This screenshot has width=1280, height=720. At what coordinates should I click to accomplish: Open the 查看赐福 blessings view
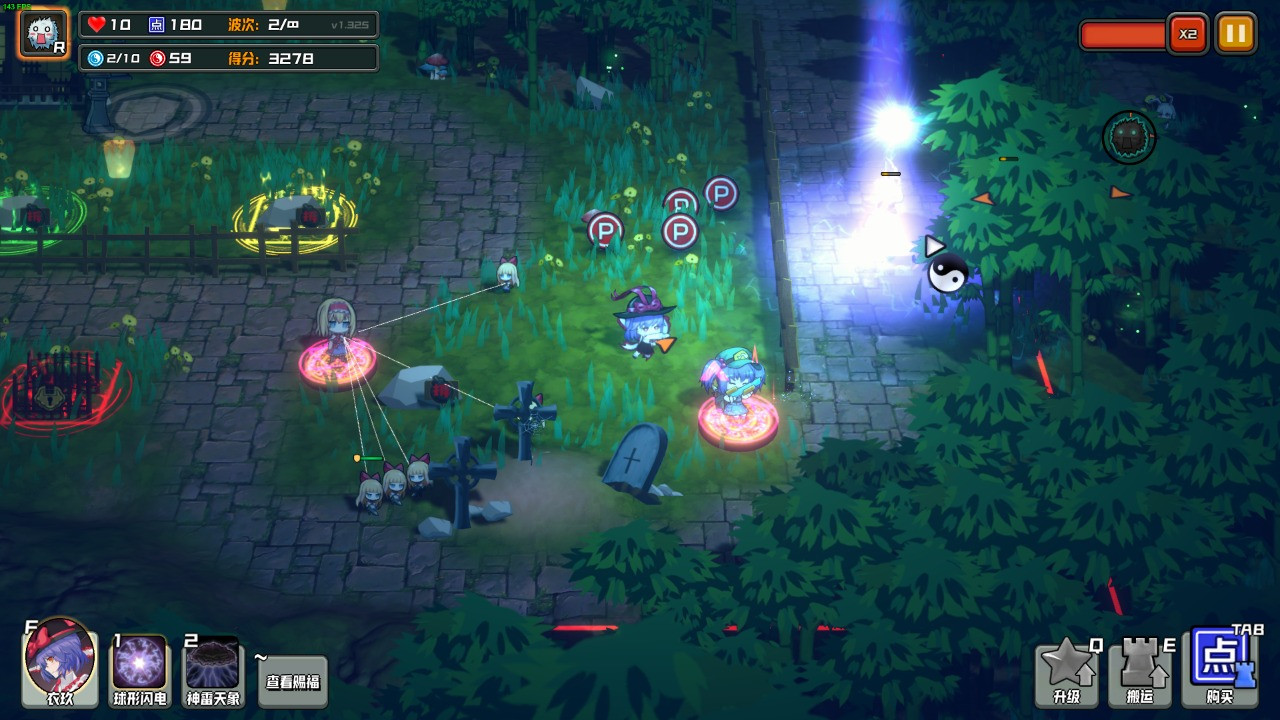[x=293, y=682]
